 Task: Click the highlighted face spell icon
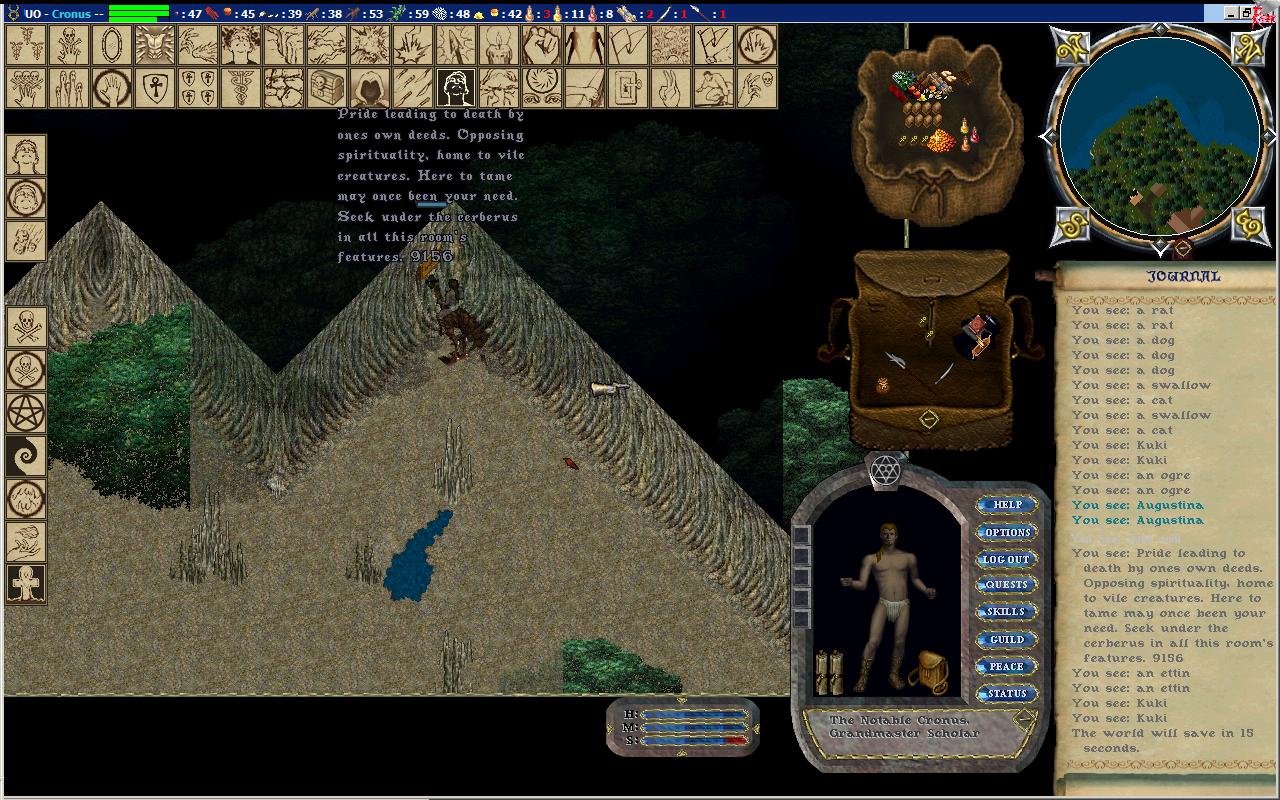pyautogui.click(x=456, y=88)
